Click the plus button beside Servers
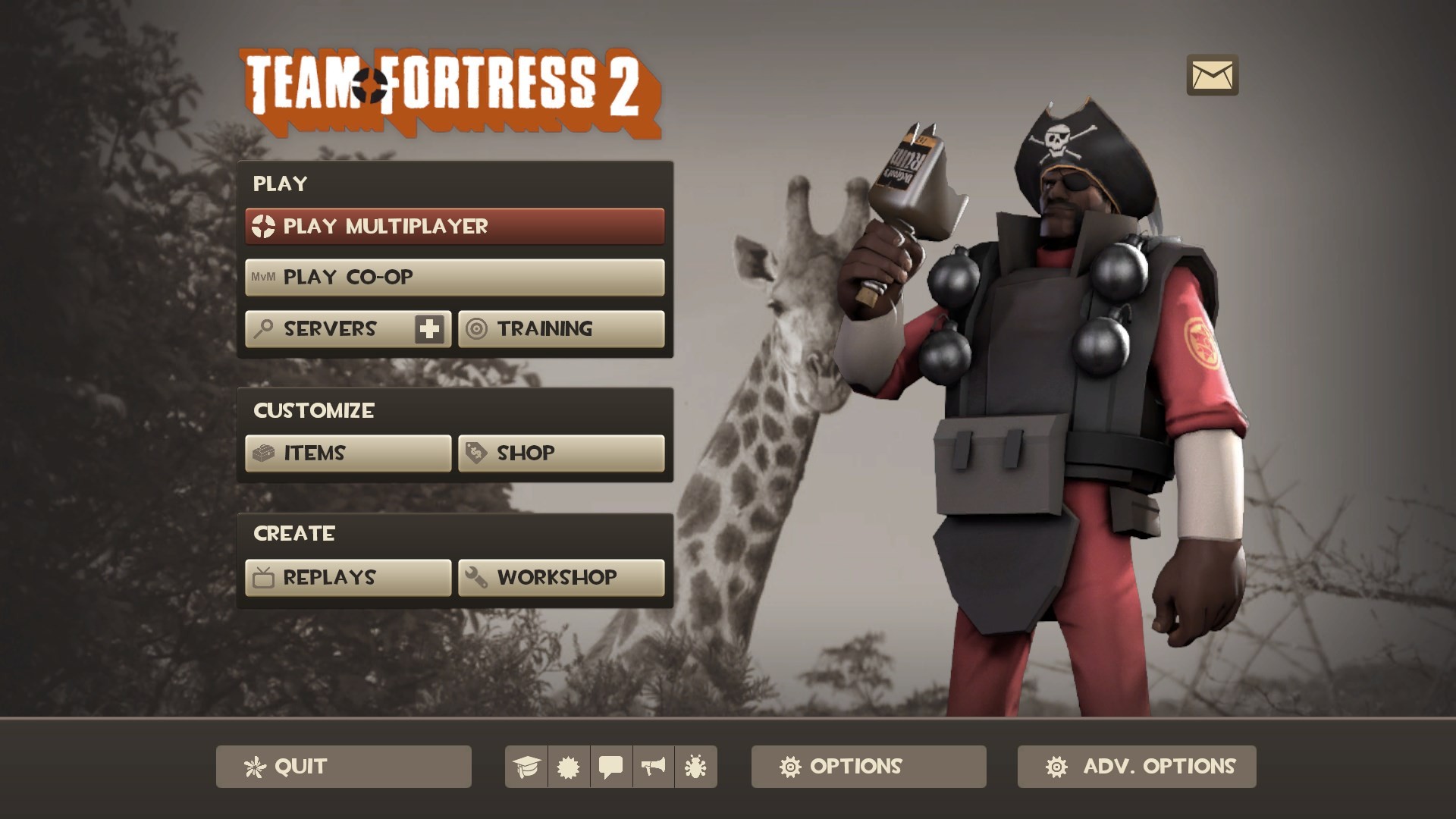Viewport: 1456px width, 819px height. tap(428, 328)
